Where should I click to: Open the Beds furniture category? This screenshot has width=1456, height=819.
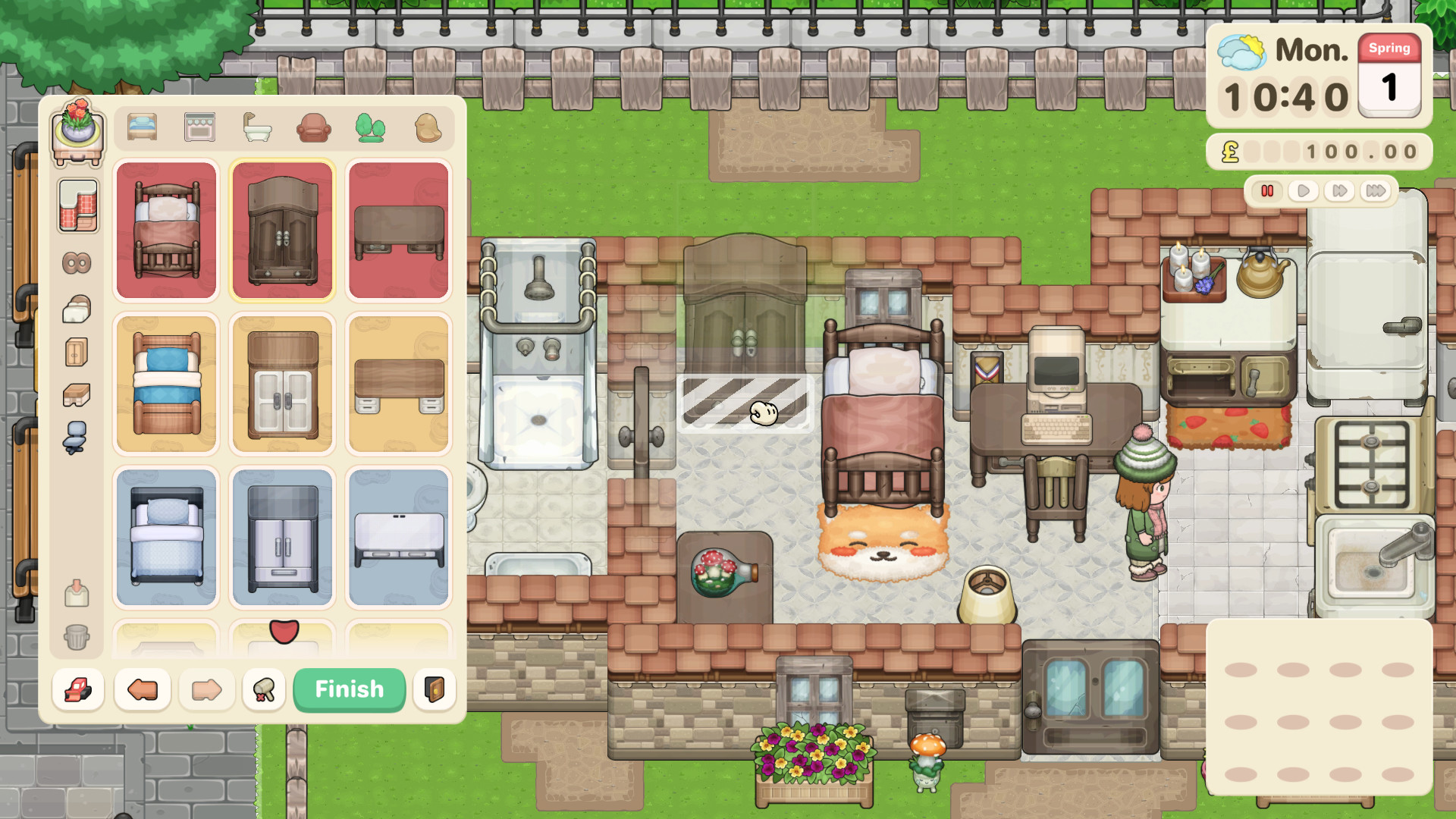141,127
